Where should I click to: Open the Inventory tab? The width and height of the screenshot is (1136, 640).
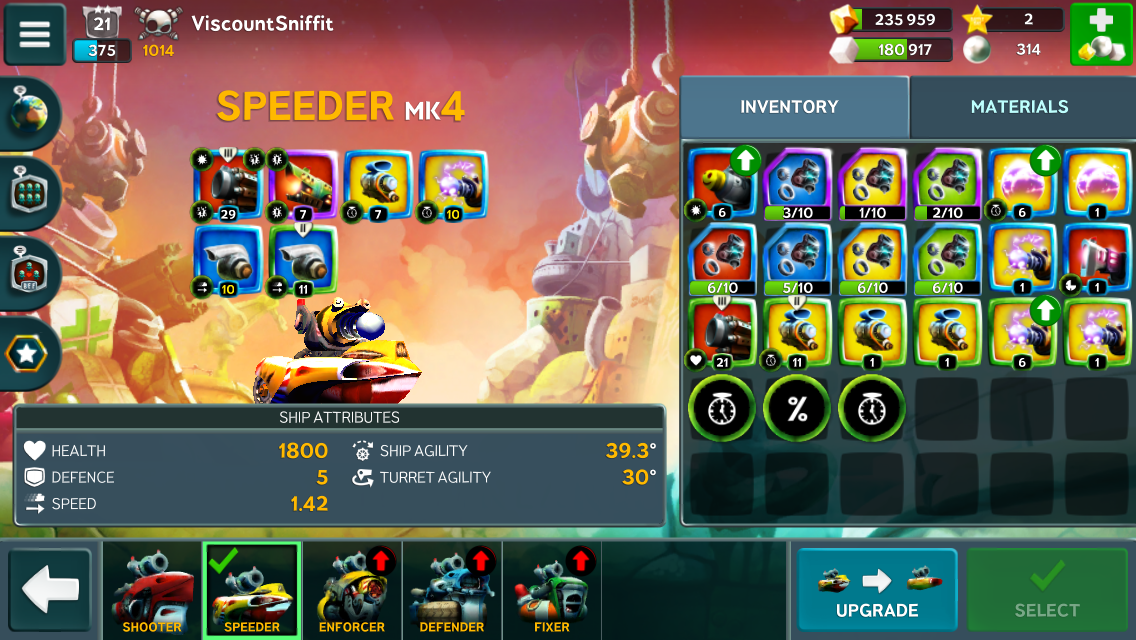coord(789,107)
